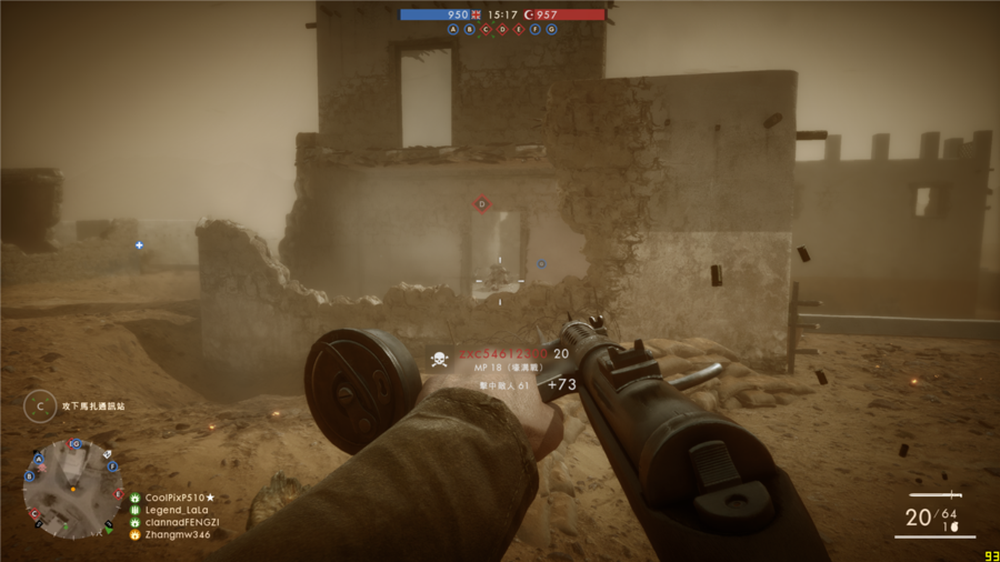Select objective flag G in the top bar

pos(551,30)
